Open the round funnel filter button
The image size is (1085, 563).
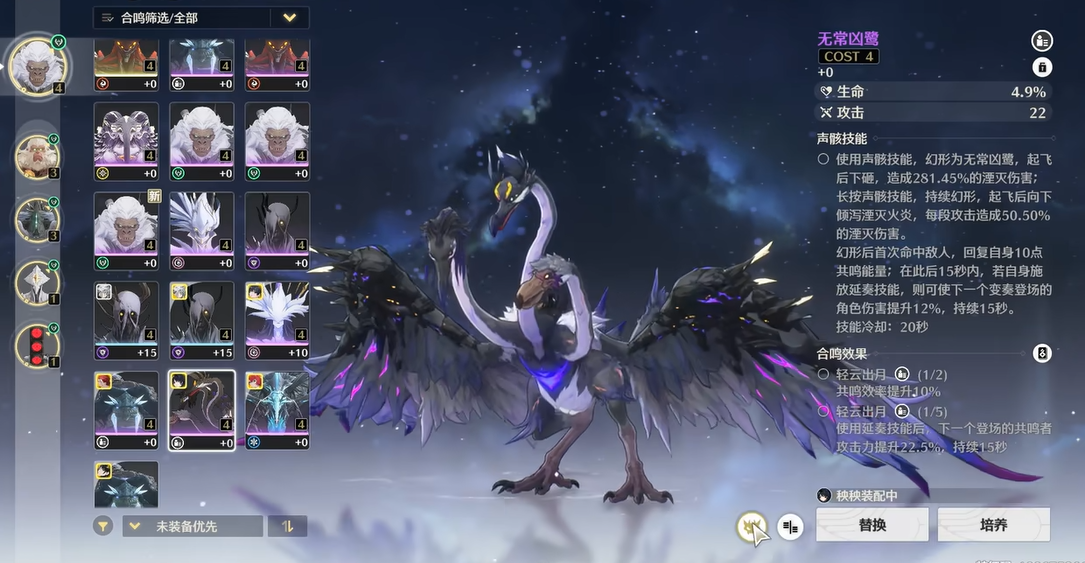103,526
